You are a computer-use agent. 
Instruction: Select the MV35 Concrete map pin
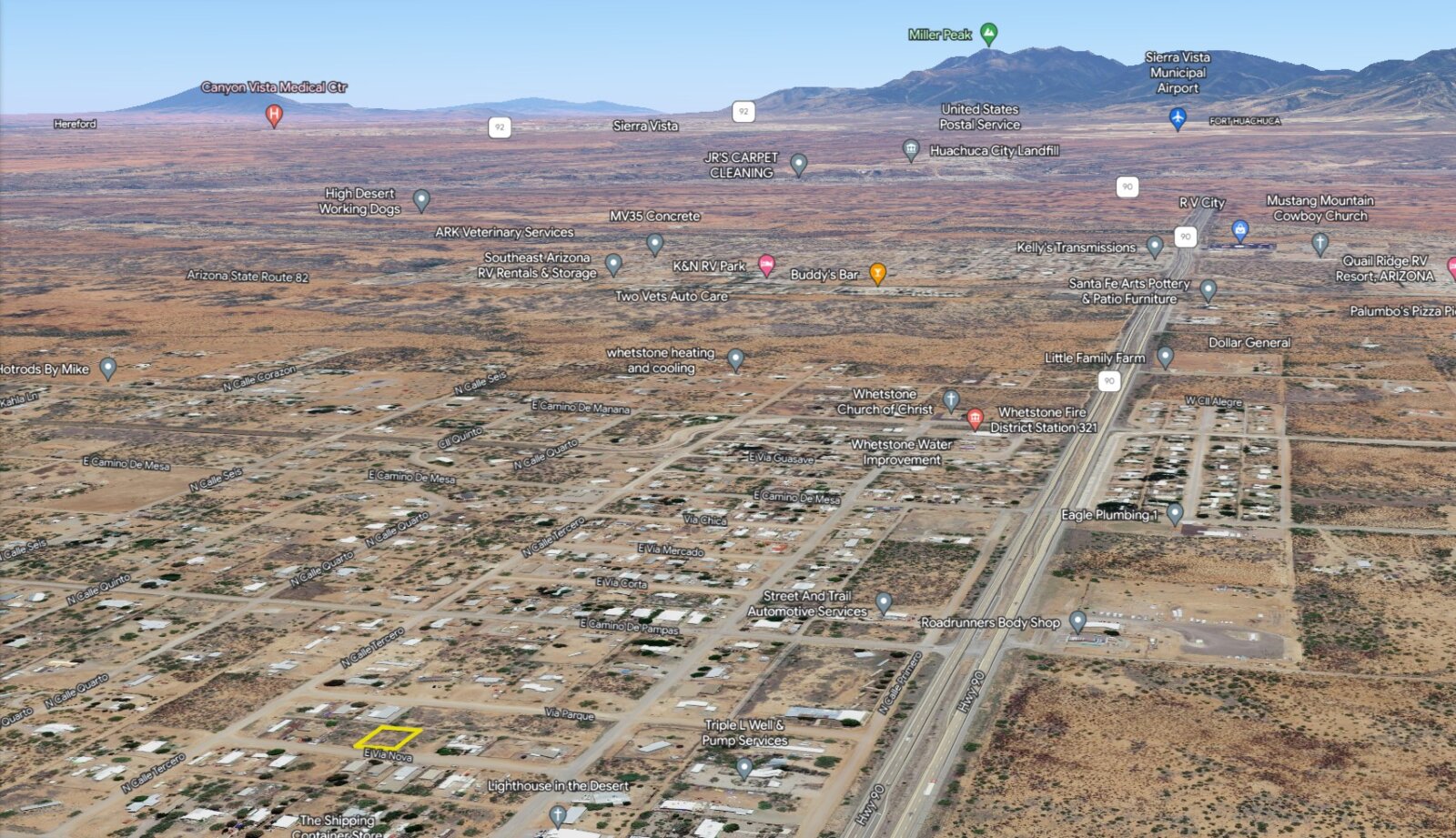point(654,243)
